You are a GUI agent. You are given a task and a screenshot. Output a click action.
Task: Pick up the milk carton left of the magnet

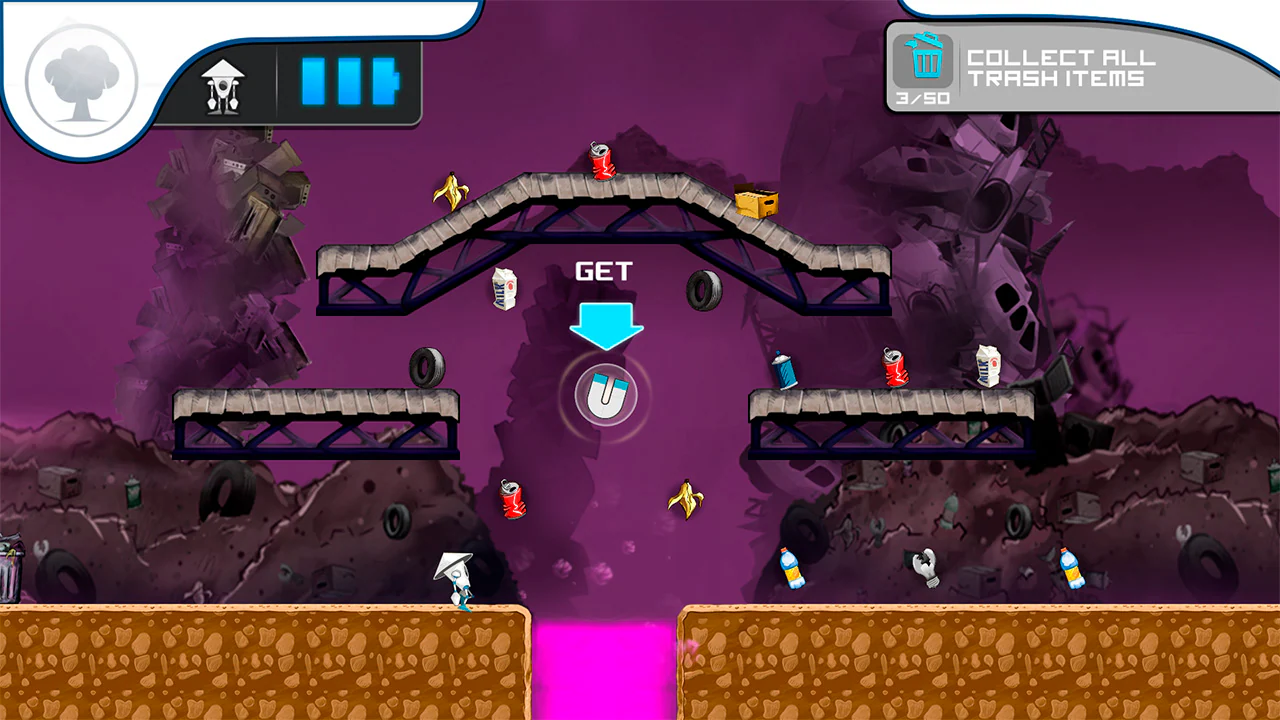click(x=504, y=289)
